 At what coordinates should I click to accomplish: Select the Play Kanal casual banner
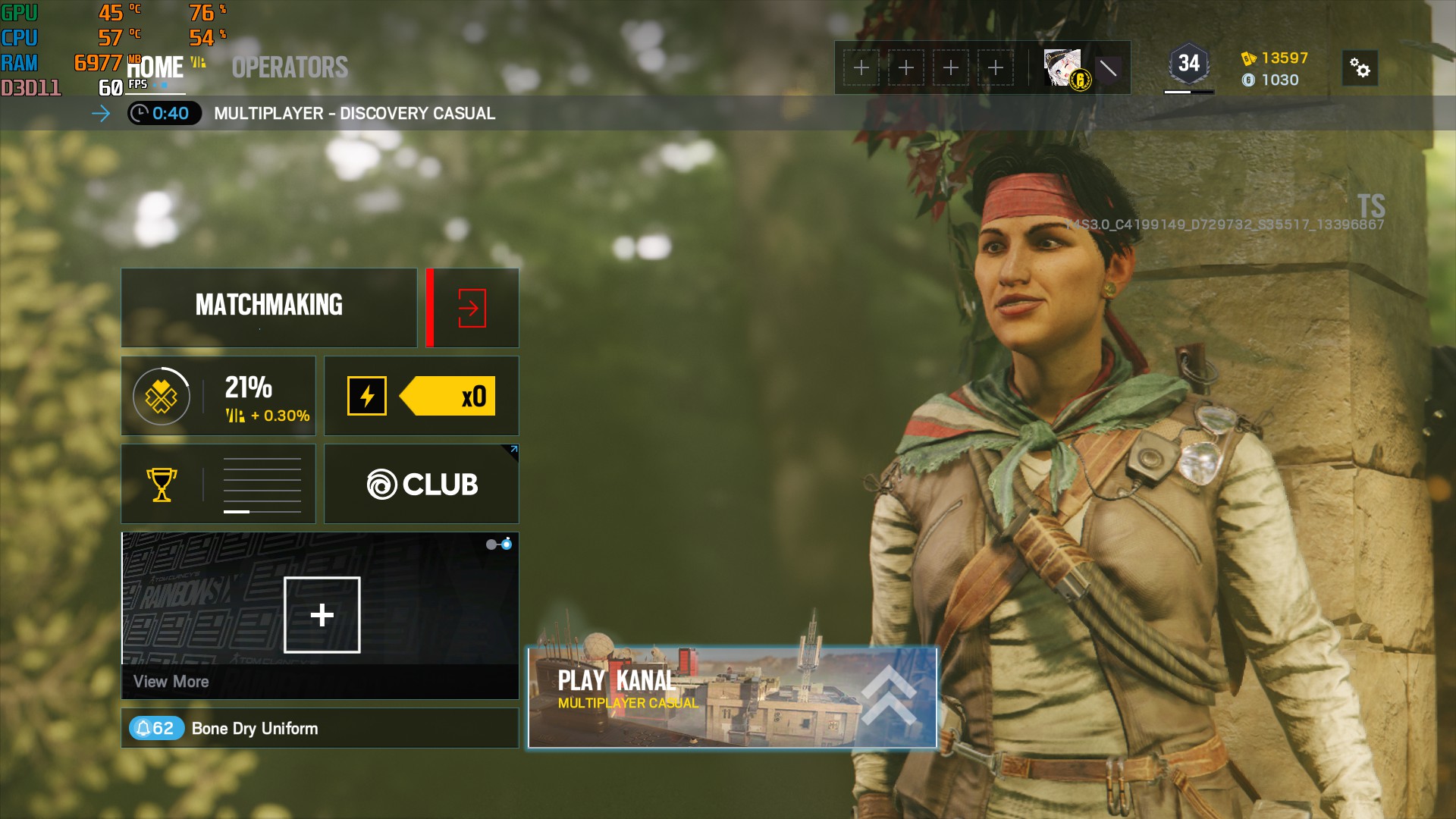point(732,698)
